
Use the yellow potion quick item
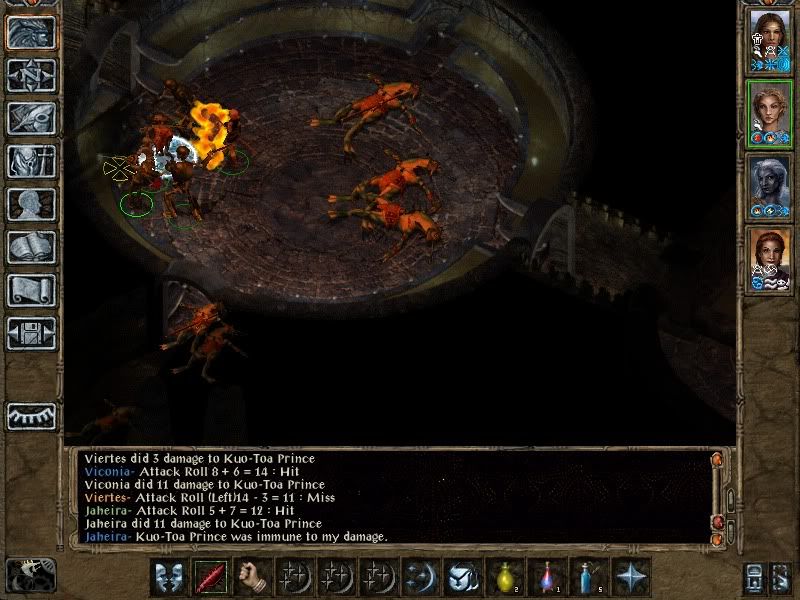tap(508, 577)
